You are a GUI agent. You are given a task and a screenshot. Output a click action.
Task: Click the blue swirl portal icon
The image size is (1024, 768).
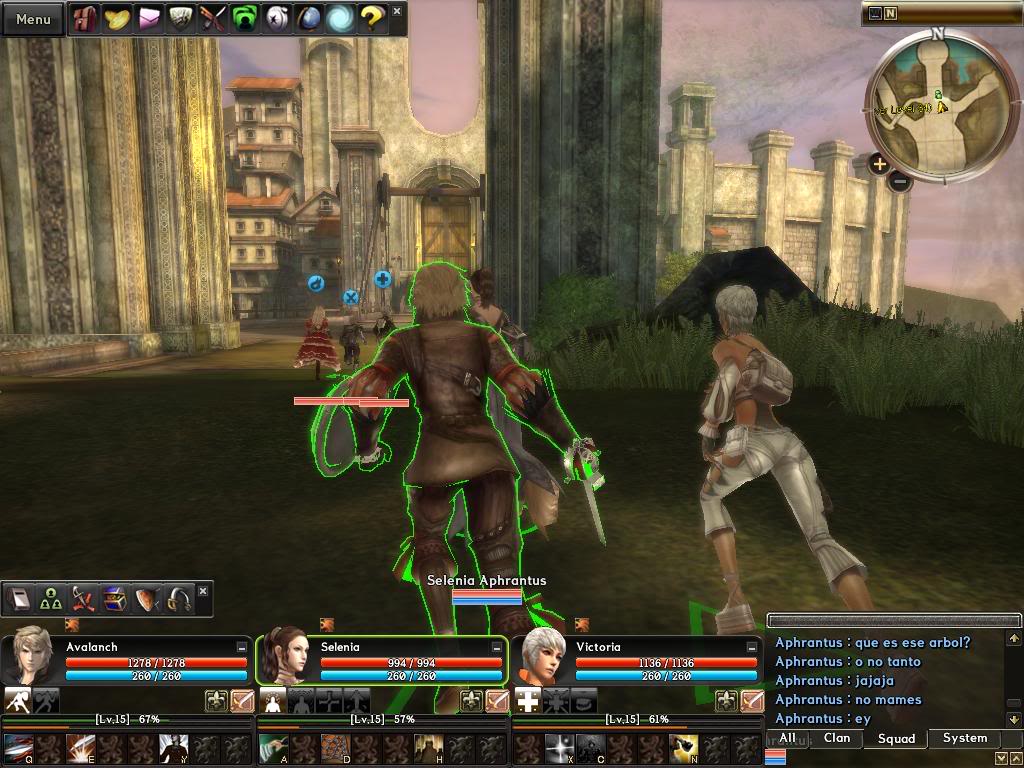tap(340, 19)
